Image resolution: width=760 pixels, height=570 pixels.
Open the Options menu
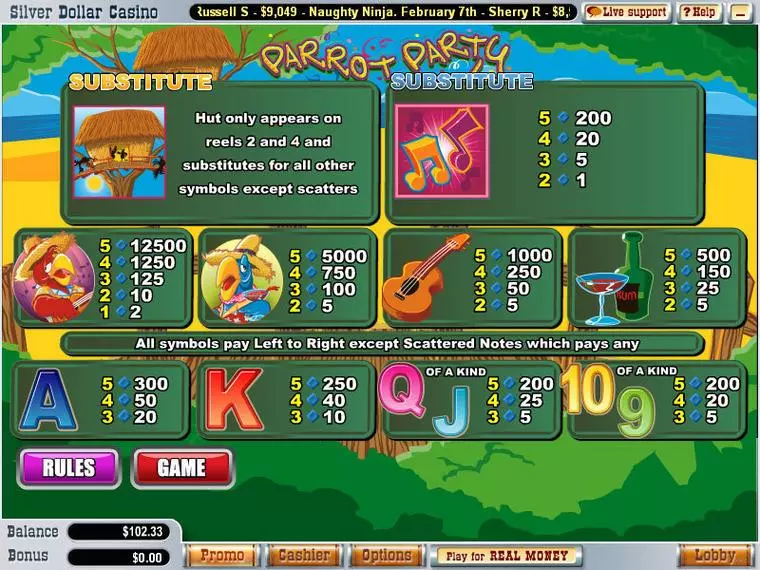[386, 555]
